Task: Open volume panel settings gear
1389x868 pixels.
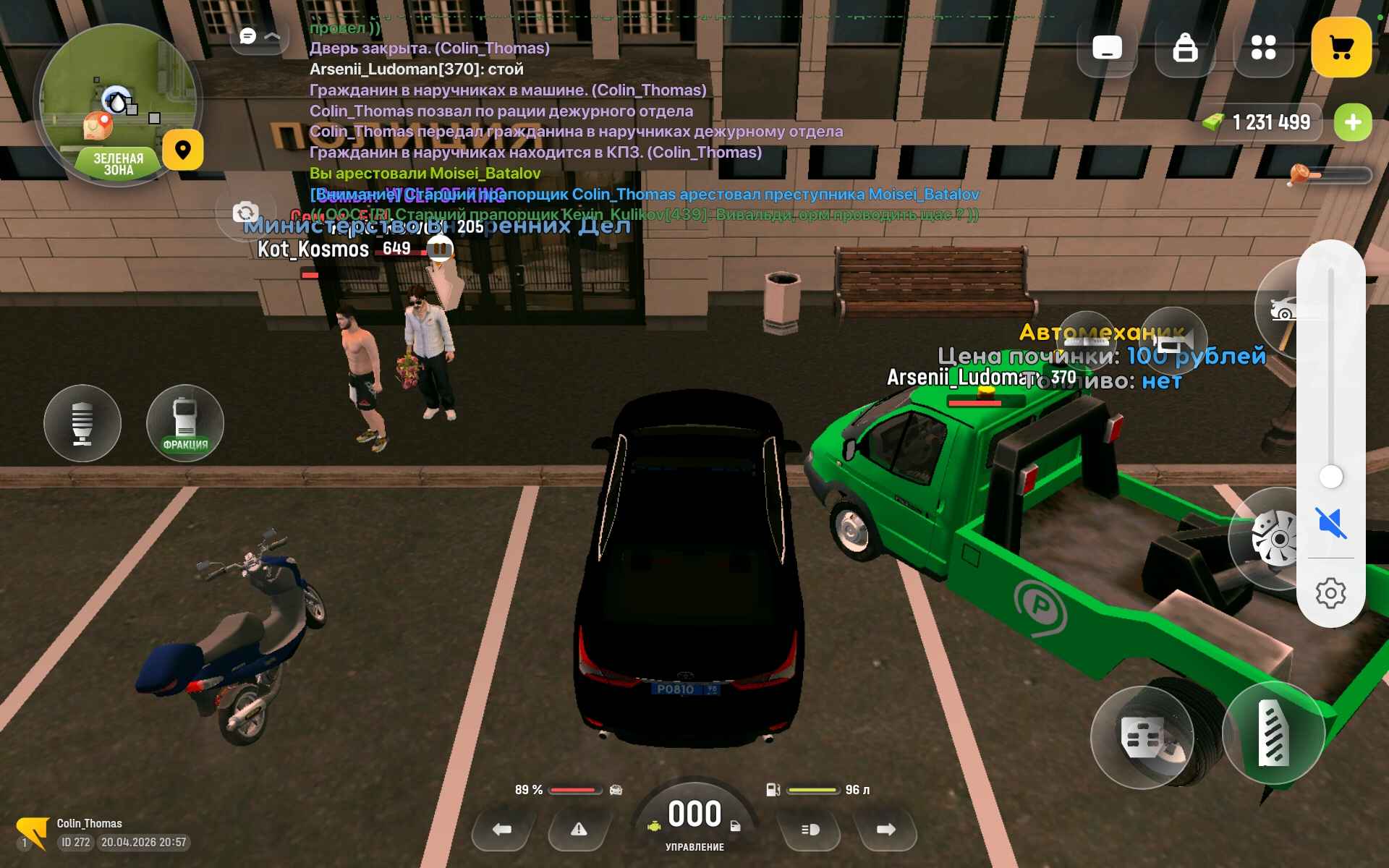Action: click(1330, 593)
